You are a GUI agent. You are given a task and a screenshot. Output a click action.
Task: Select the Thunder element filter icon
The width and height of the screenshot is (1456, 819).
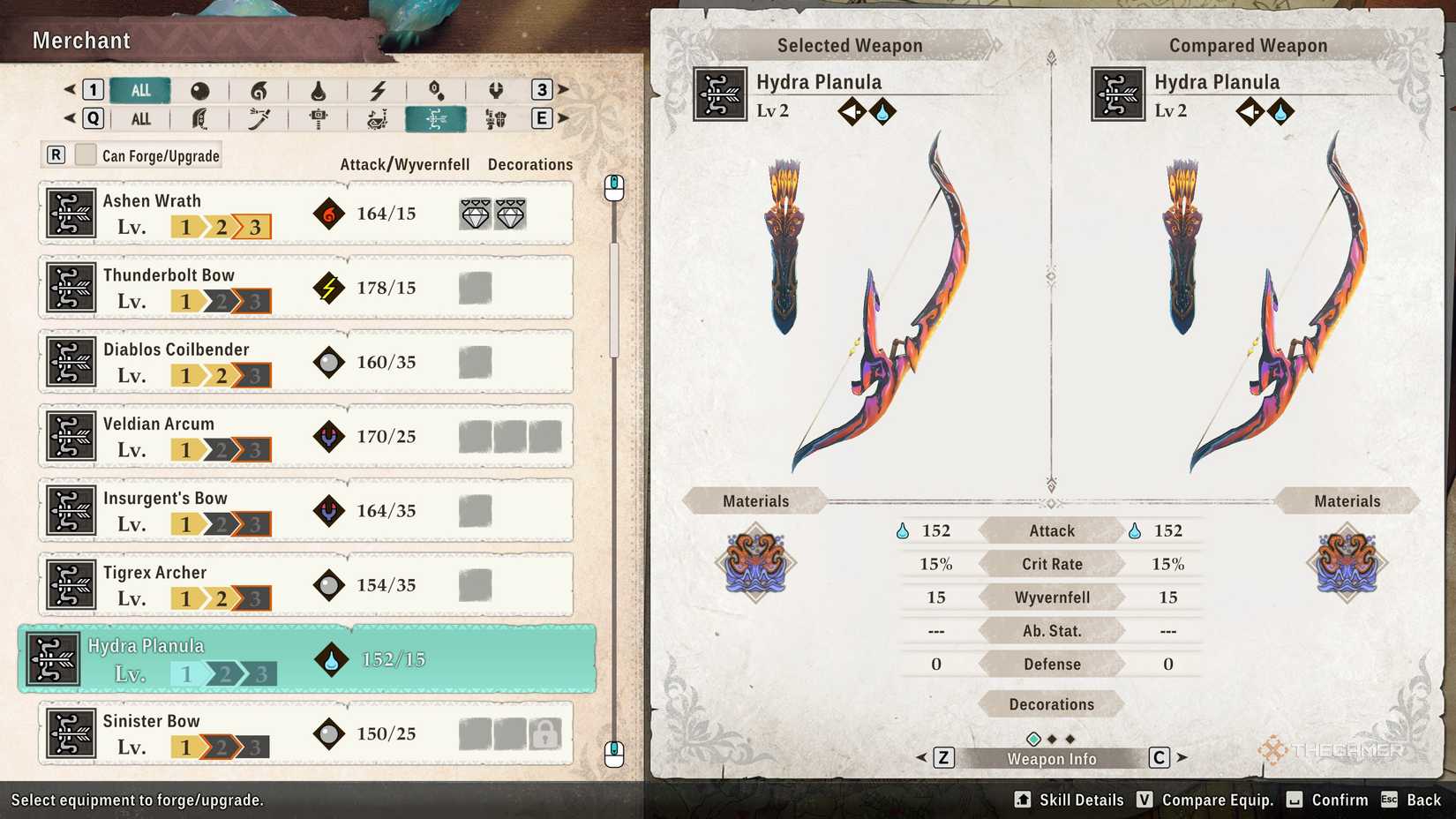[378, 89]
